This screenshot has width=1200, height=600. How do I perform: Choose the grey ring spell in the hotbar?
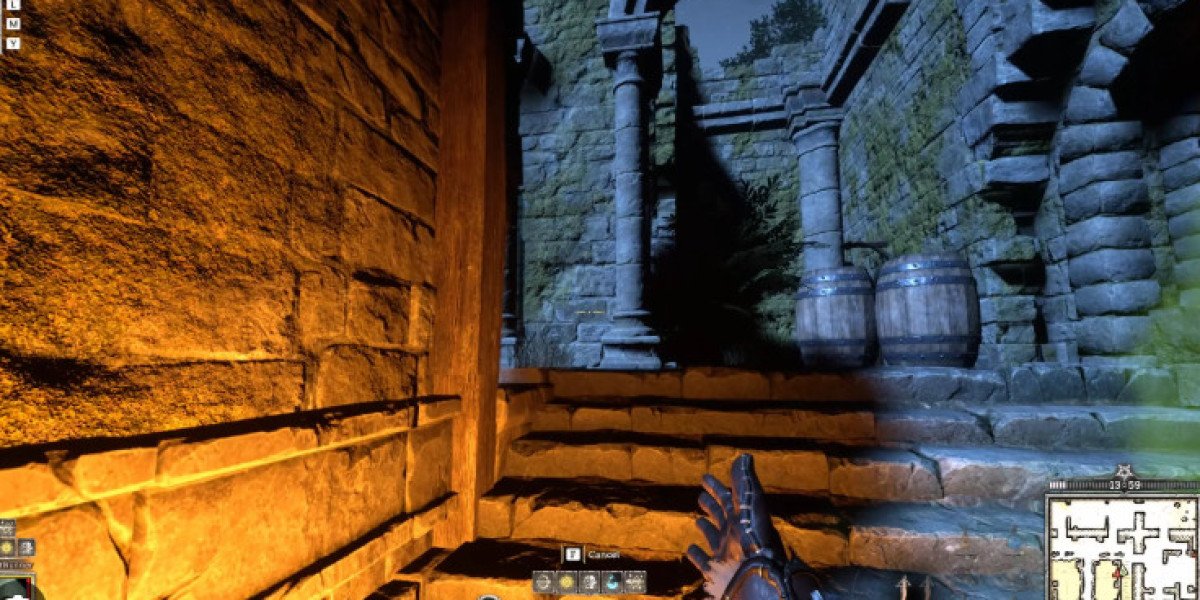pos(543,582)
